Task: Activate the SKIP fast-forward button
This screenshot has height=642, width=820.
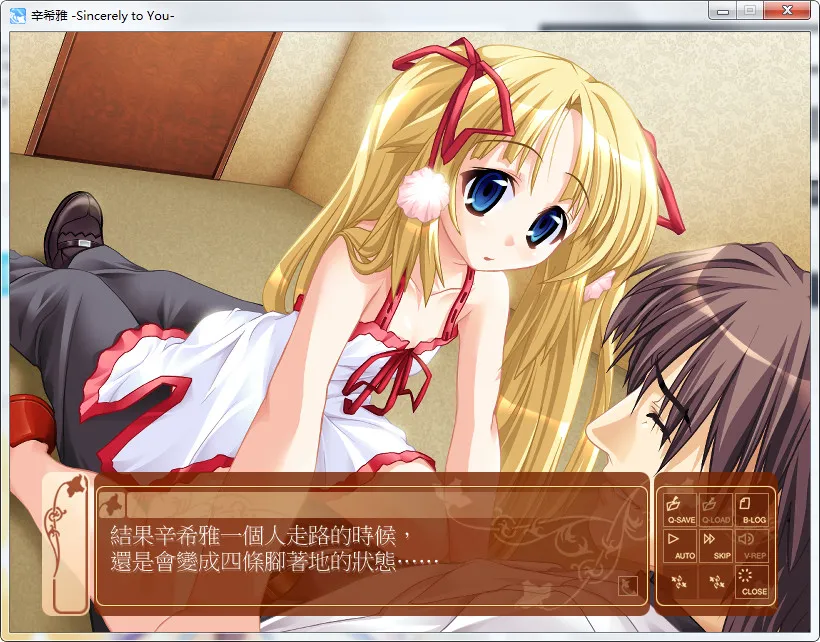Action: (x=717, y=545)
